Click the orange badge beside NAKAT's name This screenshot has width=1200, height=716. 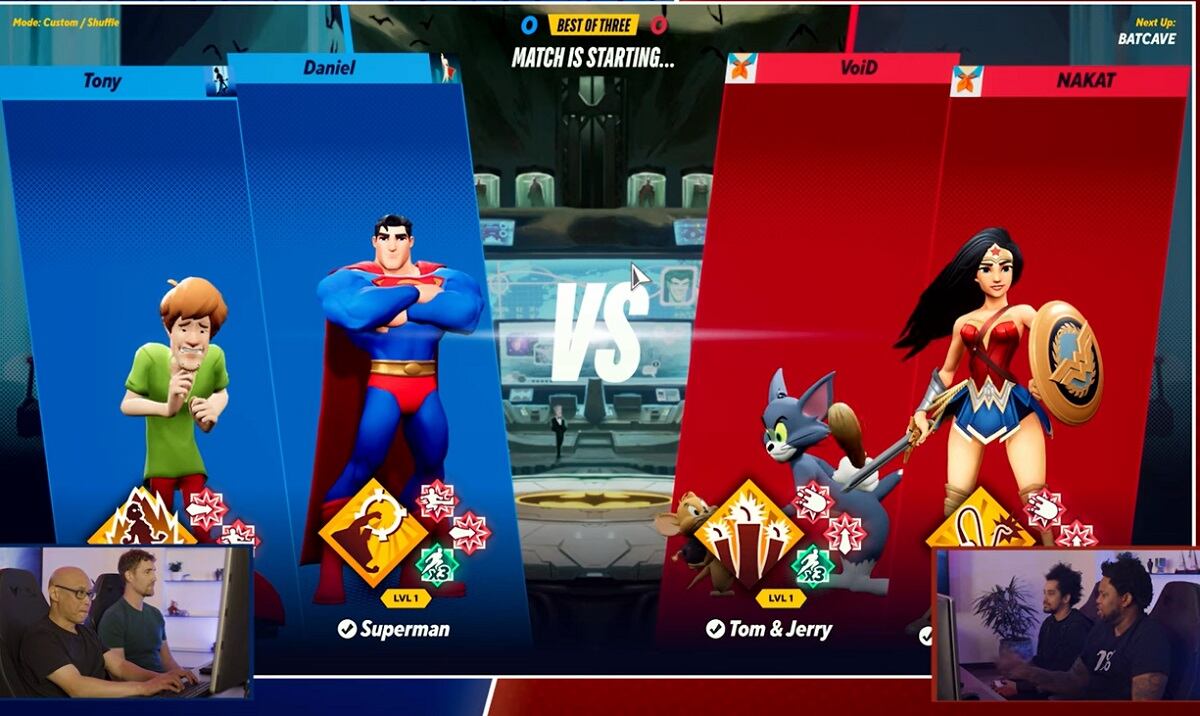967,81
